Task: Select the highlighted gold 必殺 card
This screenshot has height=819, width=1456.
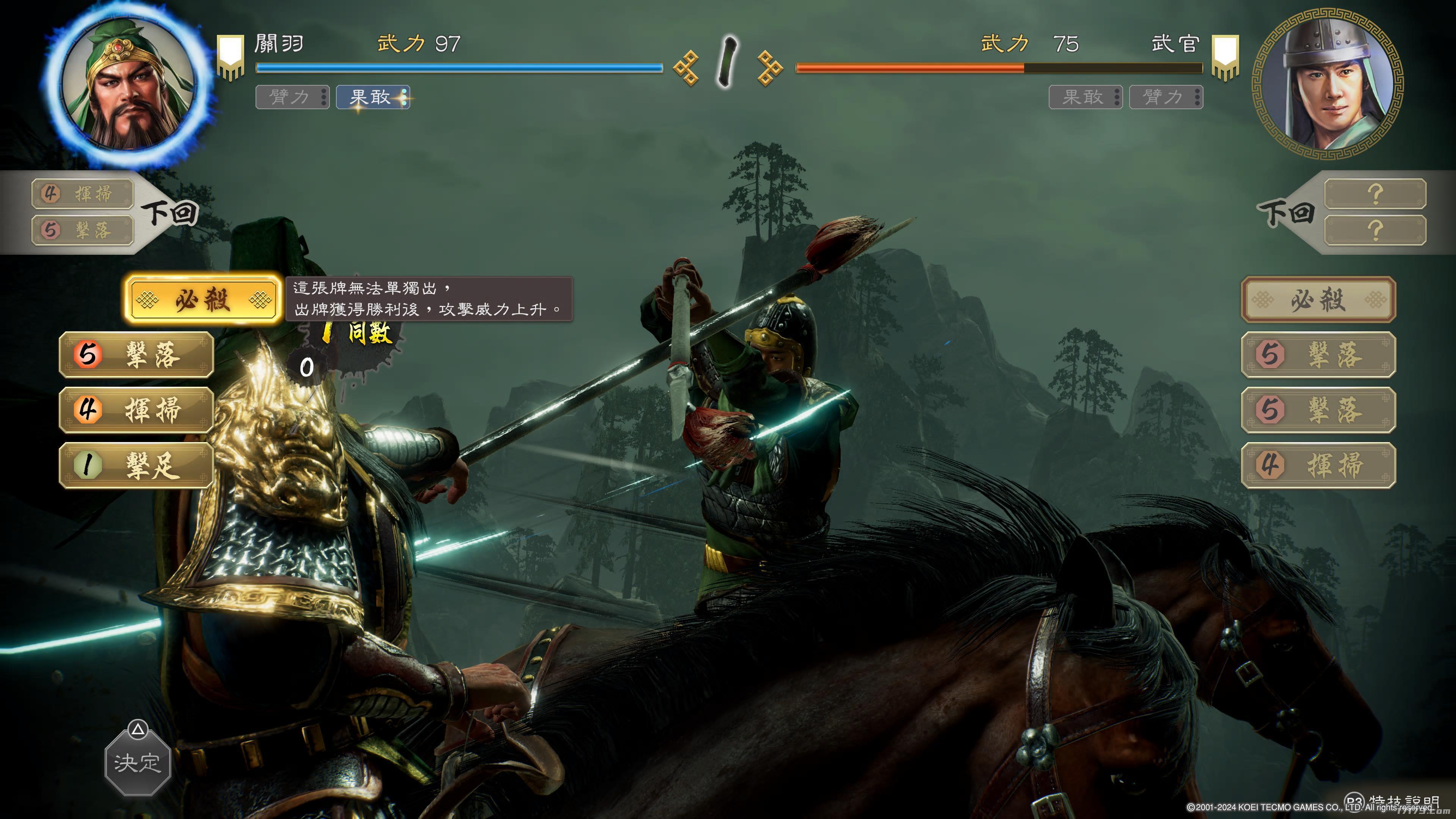Action: (203, 300)
